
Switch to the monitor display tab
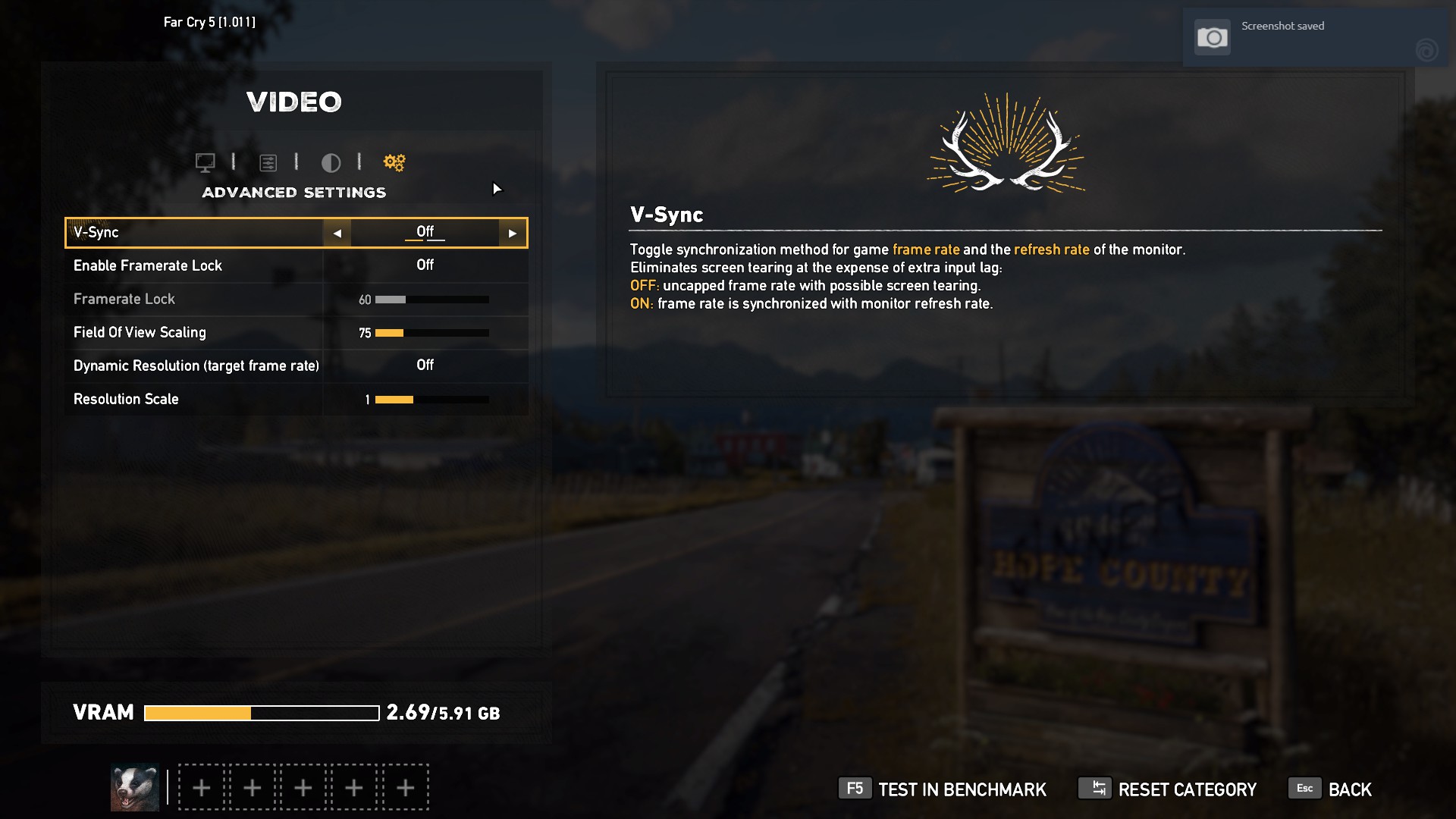205,162
